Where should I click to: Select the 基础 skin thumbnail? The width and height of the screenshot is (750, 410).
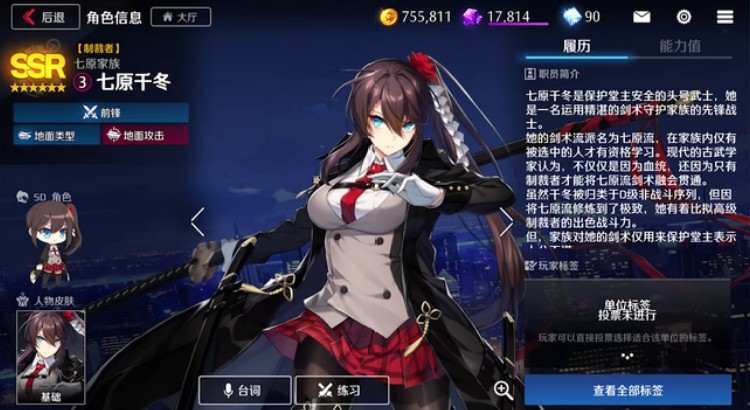[50, 357]
